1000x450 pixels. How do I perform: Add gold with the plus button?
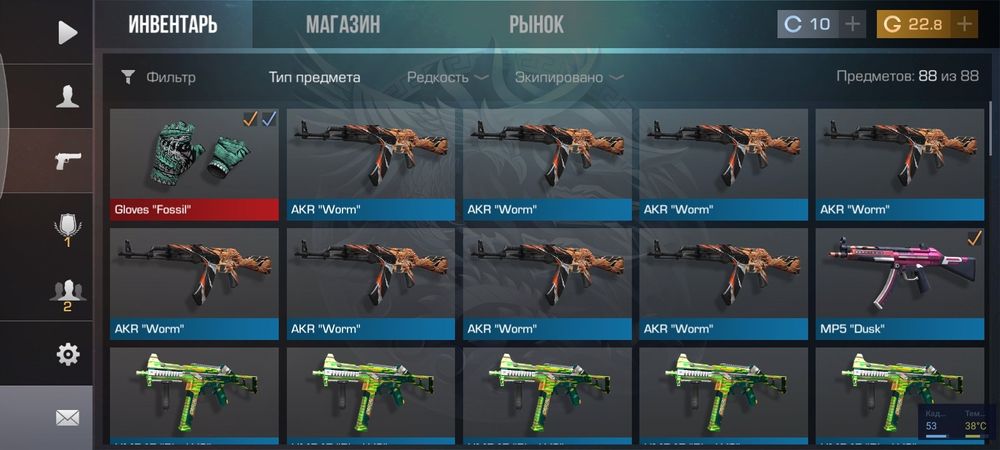964,24
